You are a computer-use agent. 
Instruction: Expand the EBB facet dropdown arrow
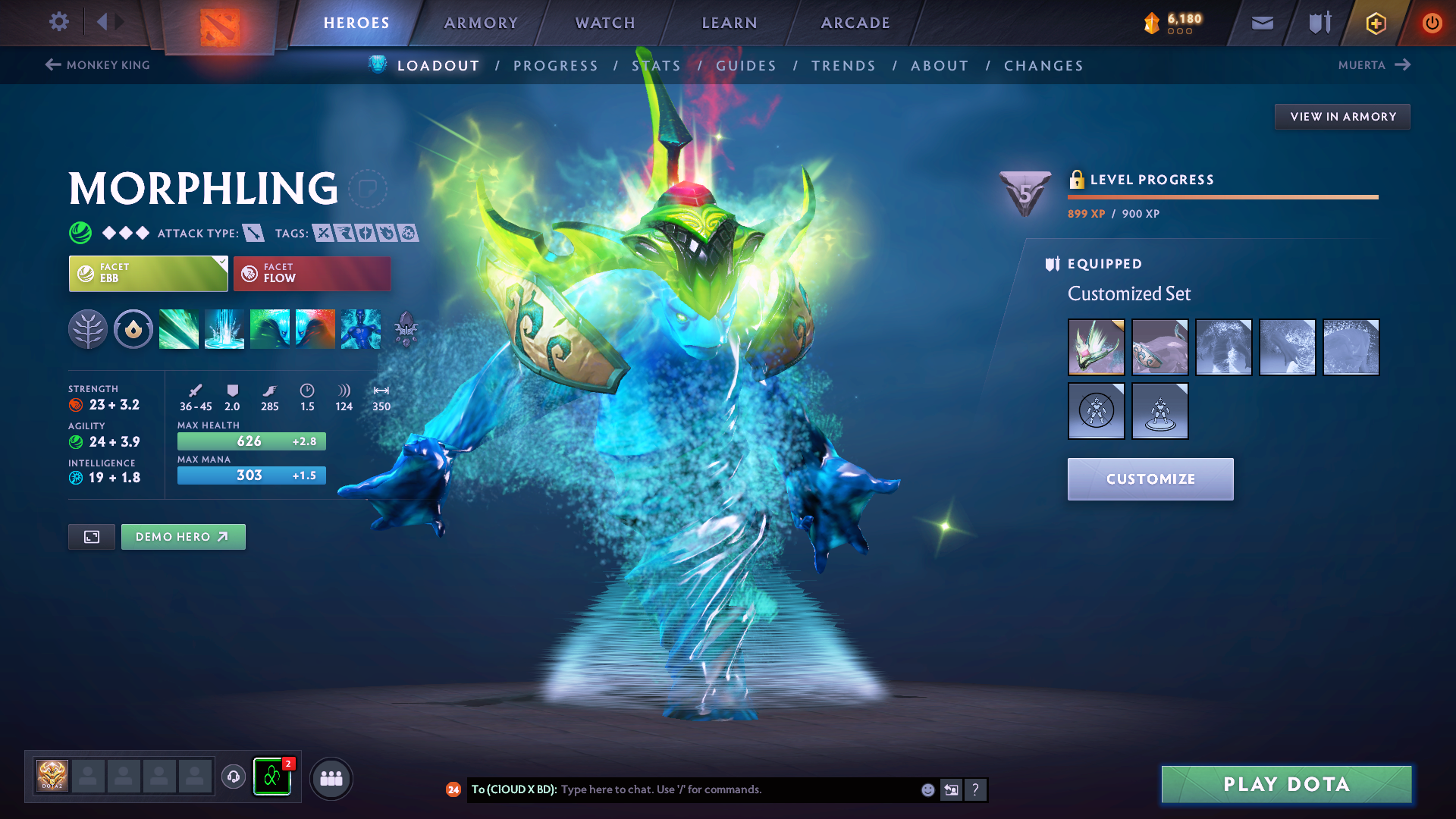pyautogui.click(x=221, y=264)
